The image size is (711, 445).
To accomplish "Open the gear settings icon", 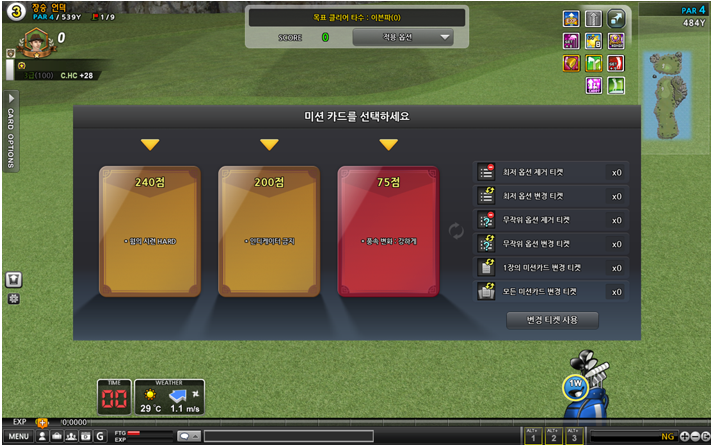I will click(14, 298).
